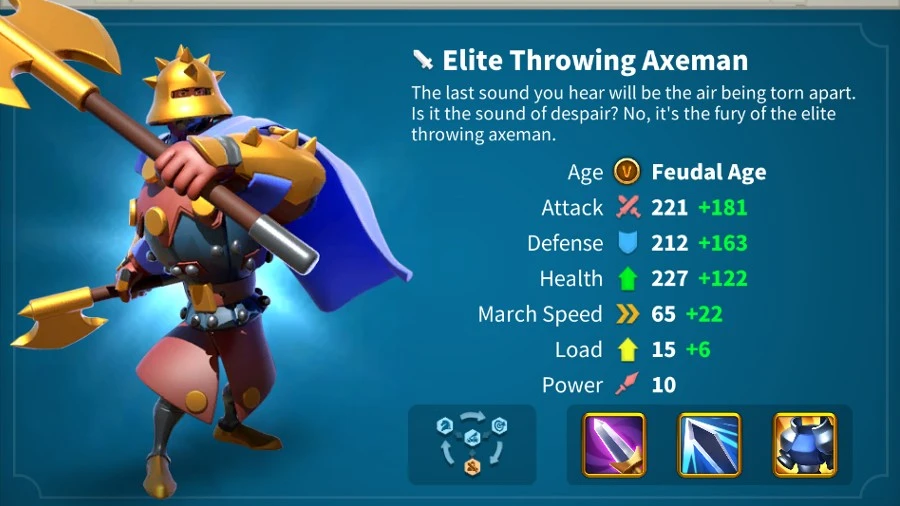900x506 pixels.
Task: Open the troop counter cycle diagram
Action: pos(472,444)
